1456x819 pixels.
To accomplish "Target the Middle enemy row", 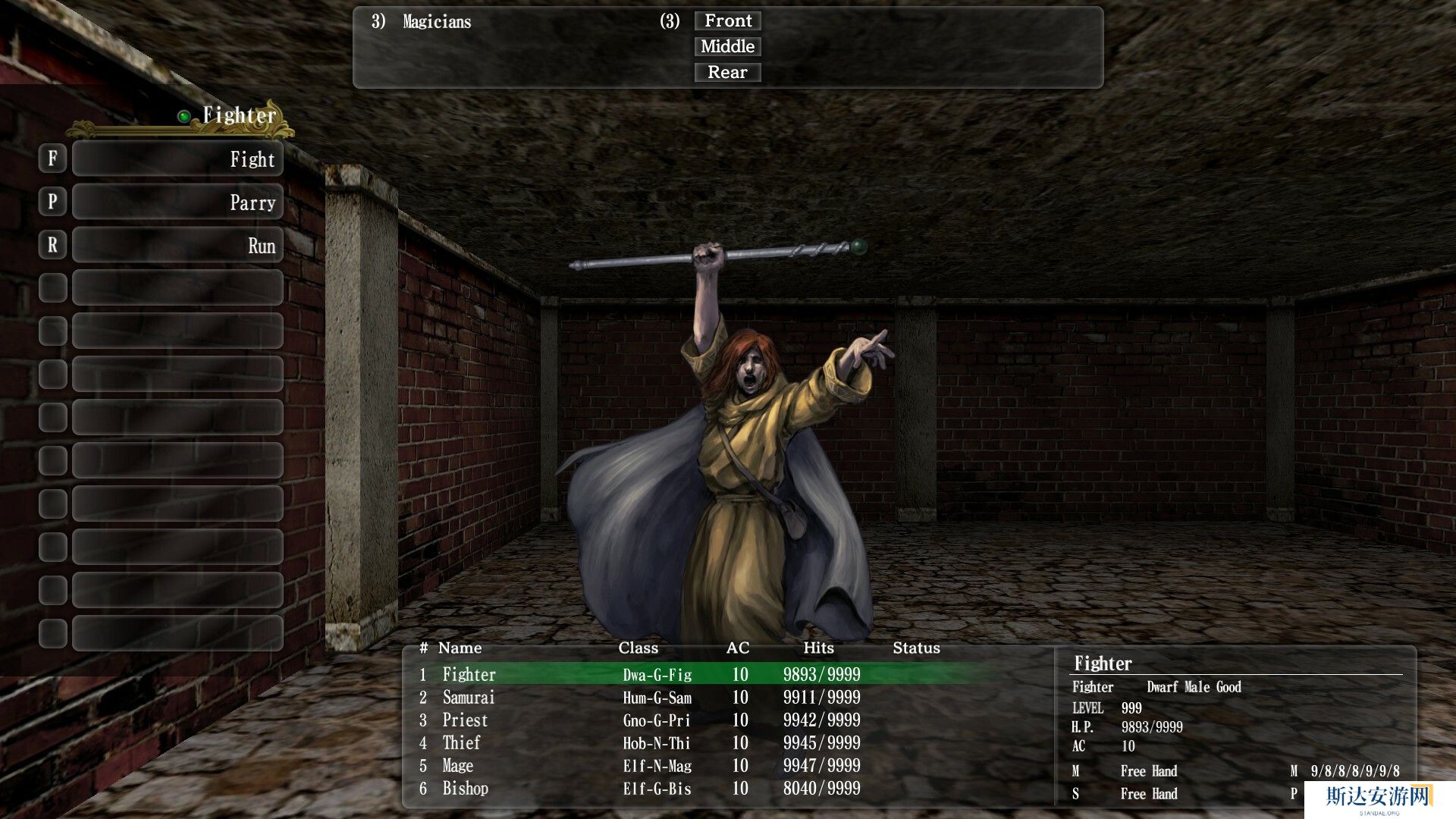I will [x=727, y=47].
